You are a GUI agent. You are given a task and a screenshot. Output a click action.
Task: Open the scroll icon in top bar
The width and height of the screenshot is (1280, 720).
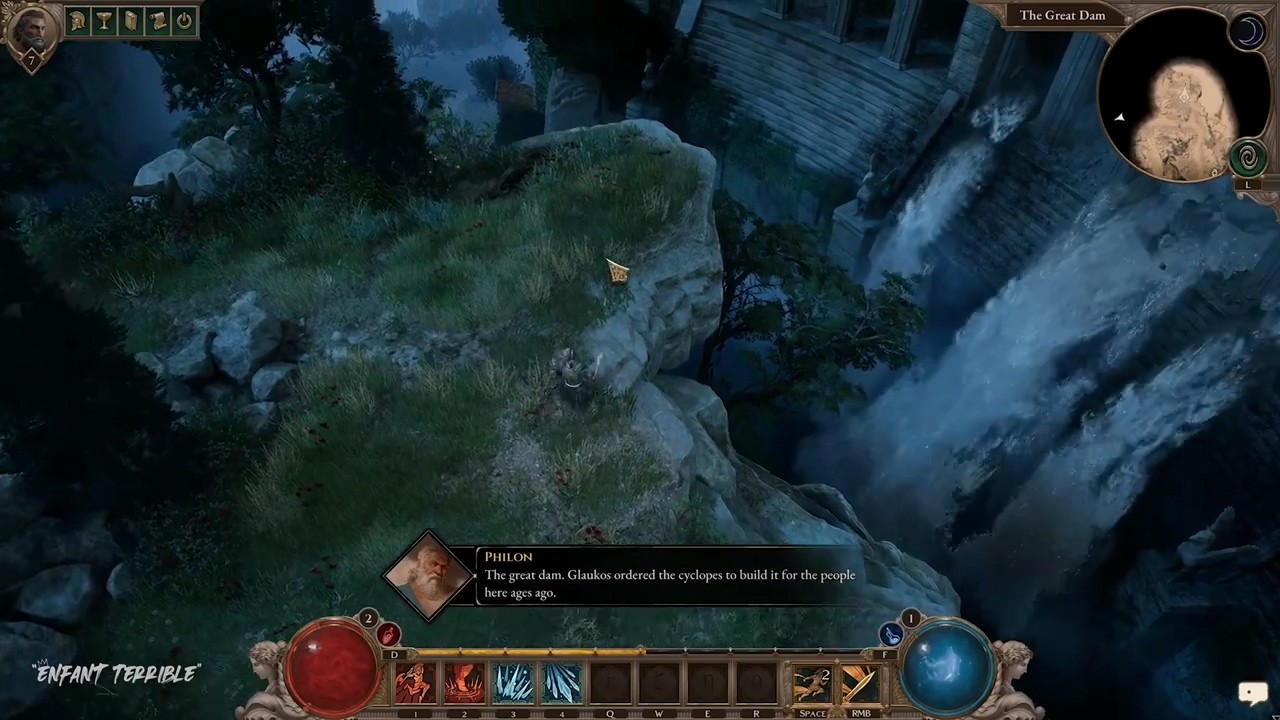(x=157, y=21)
